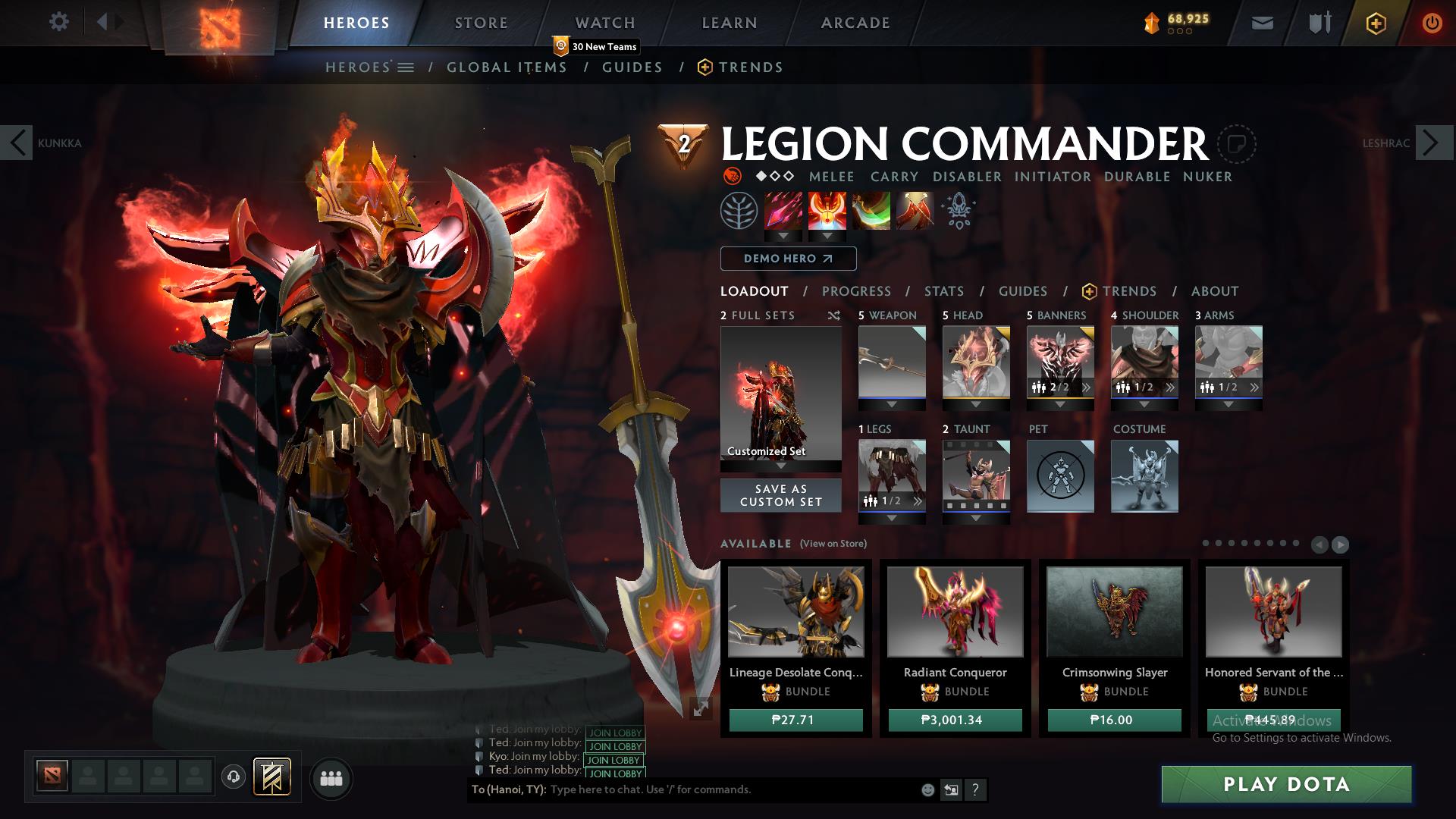Open the settings gear icon

[x=59, y=22]
